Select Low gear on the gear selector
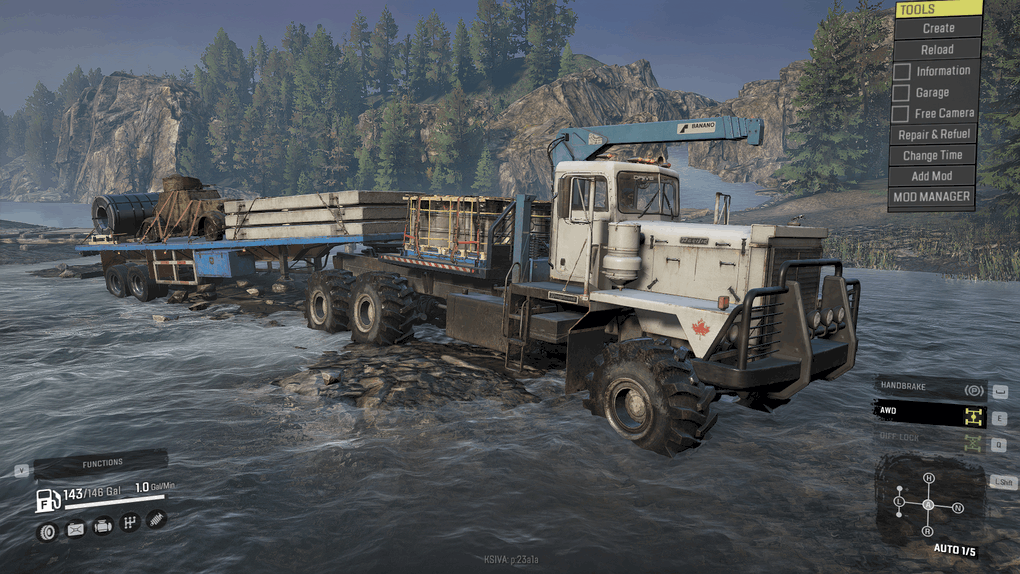The height and width of the screenshot is (574, 1020). tap(899, 500)
